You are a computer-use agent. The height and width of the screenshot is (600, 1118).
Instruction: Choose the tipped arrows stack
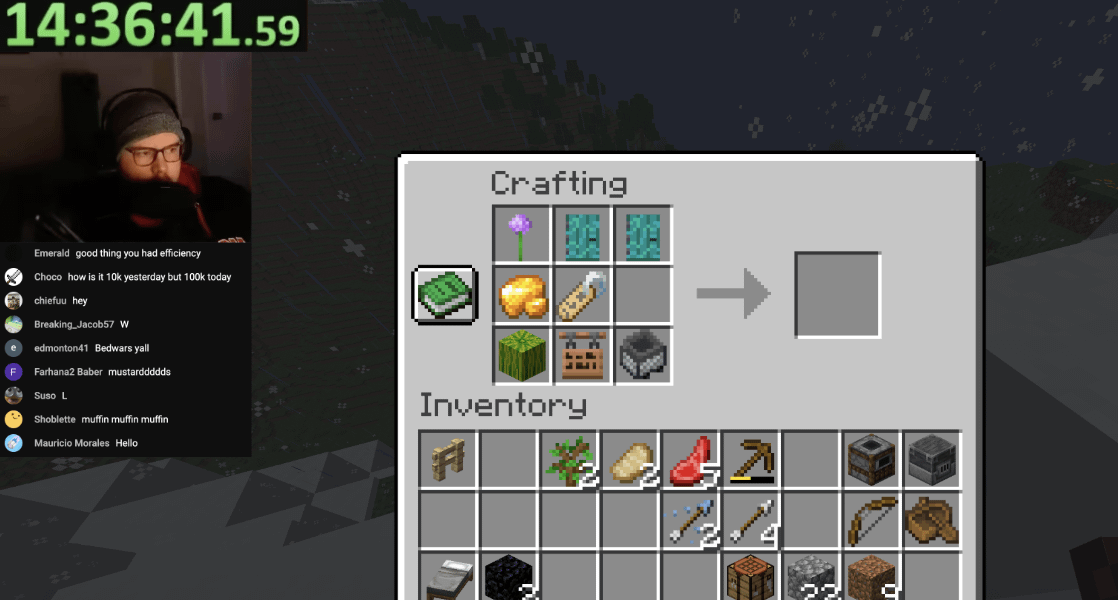click(690, 520)
